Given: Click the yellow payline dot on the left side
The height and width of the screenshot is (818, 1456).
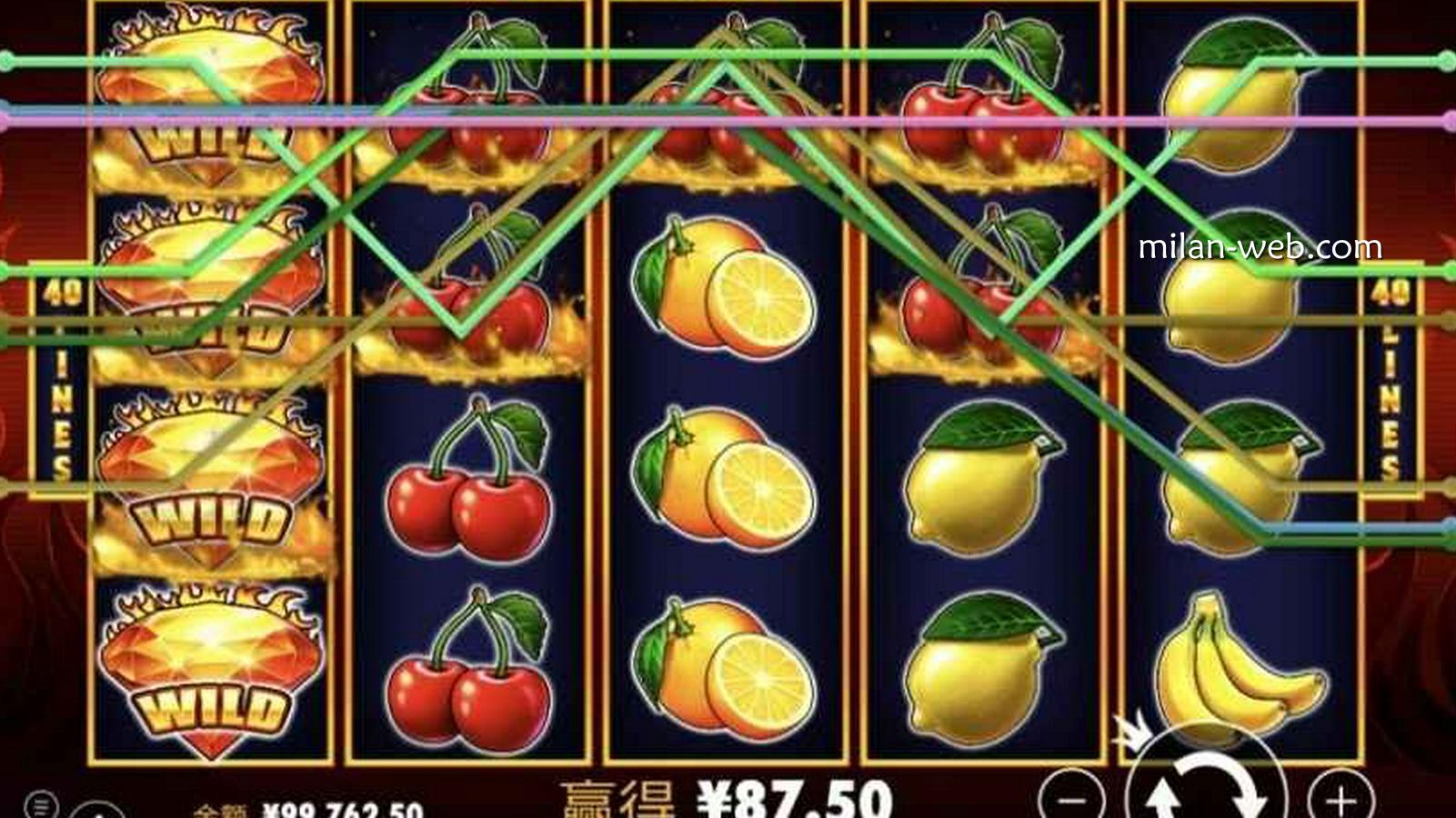Looking at the screenshot, I should click(x=7, y=320).
